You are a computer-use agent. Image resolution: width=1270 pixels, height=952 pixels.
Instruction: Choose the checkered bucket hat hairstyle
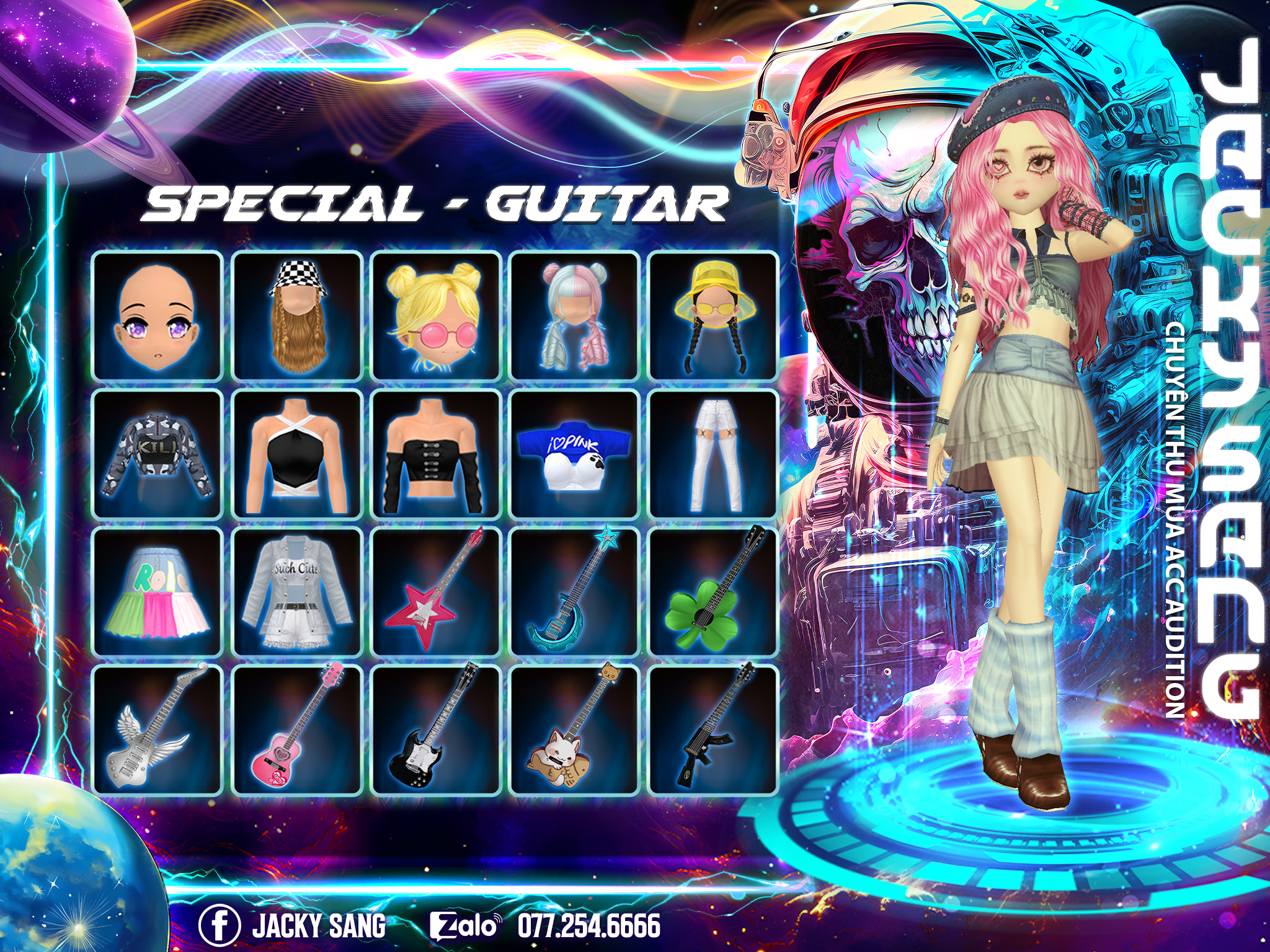[297, 316]
